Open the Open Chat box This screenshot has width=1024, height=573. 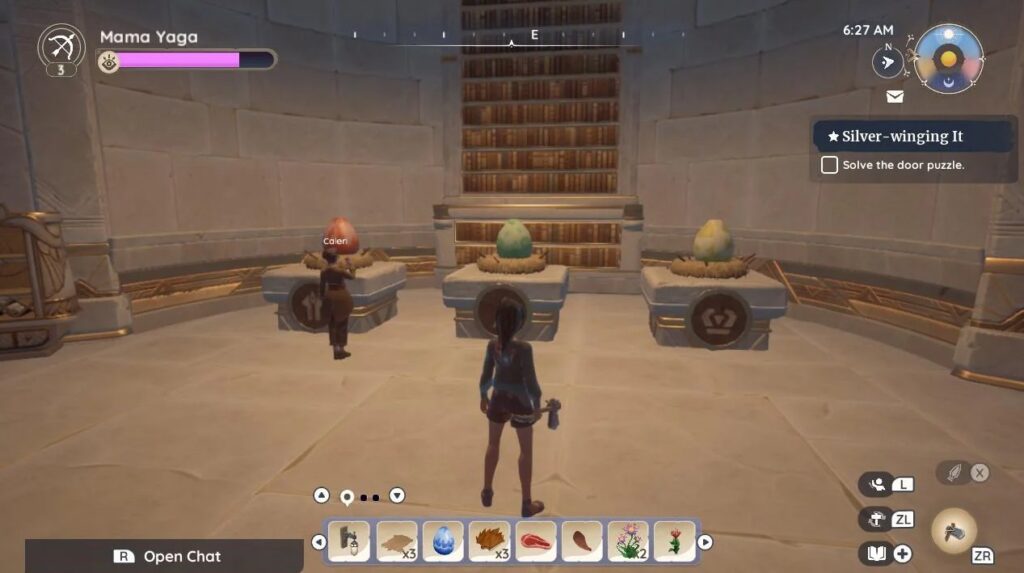[164, 556]
